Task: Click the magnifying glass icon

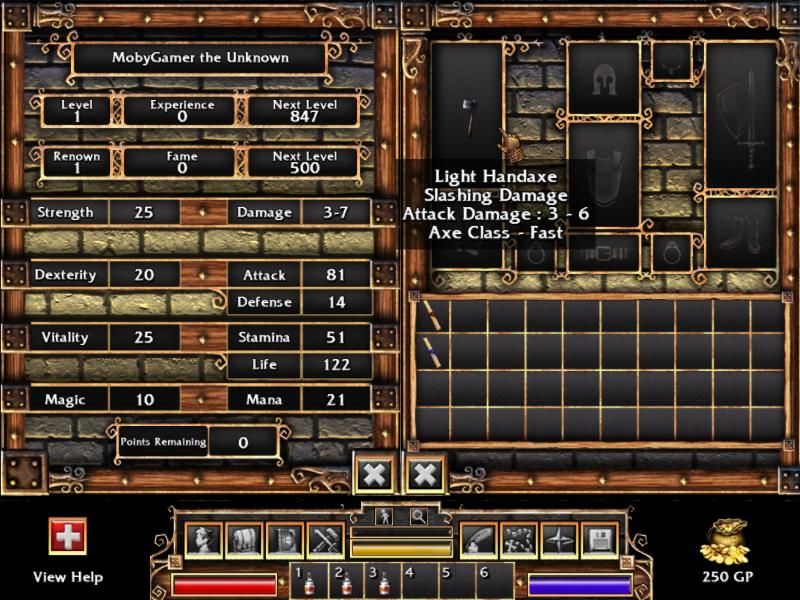Action: [417, 516]
